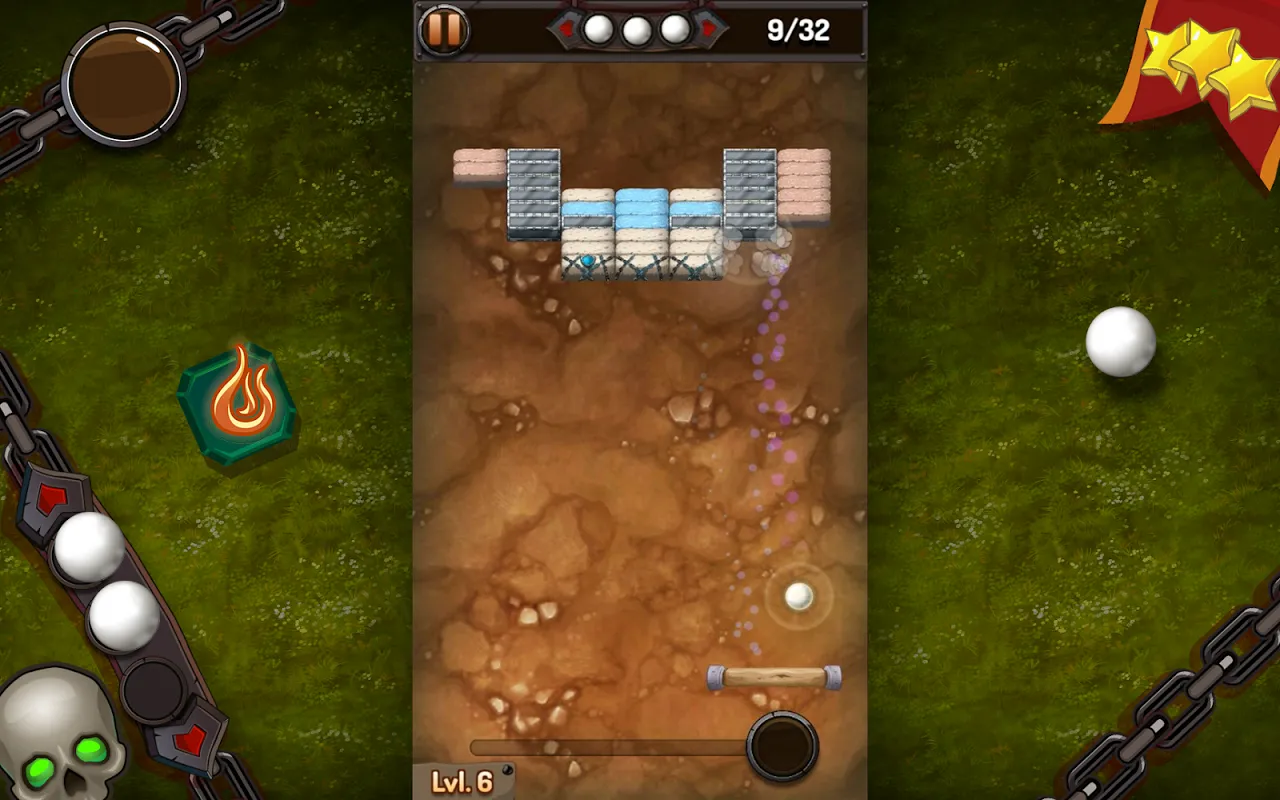
Task: Click the pause button
Action: tap(443, 29)
